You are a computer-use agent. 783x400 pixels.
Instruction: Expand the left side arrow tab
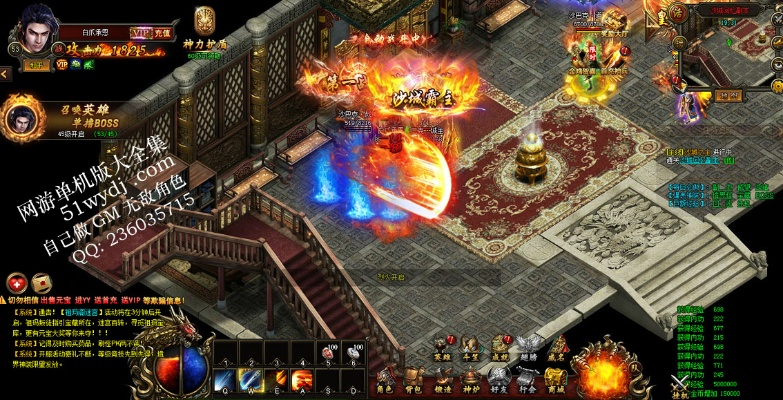pos(5,73)
